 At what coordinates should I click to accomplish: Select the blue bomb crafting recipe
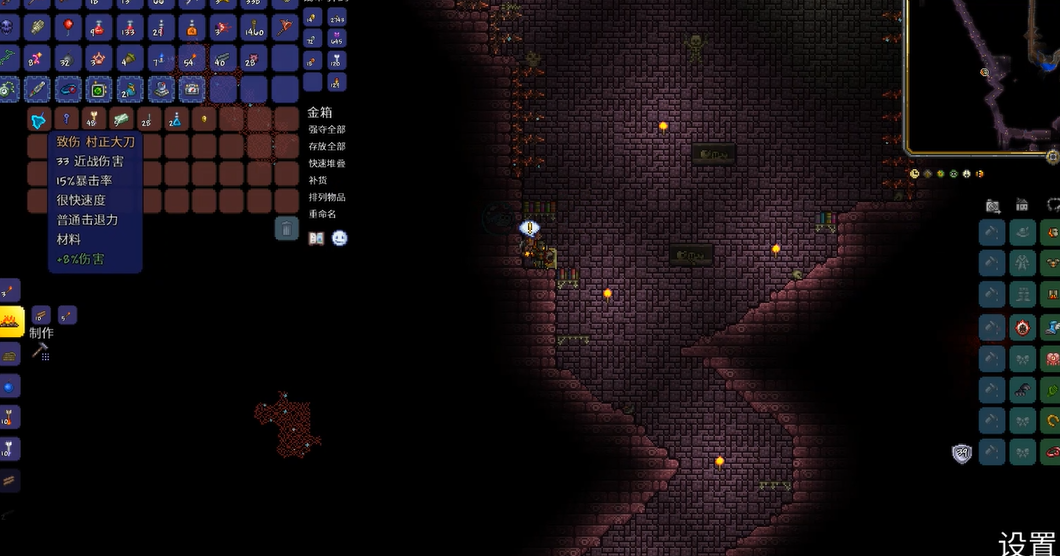coord(11,386)
